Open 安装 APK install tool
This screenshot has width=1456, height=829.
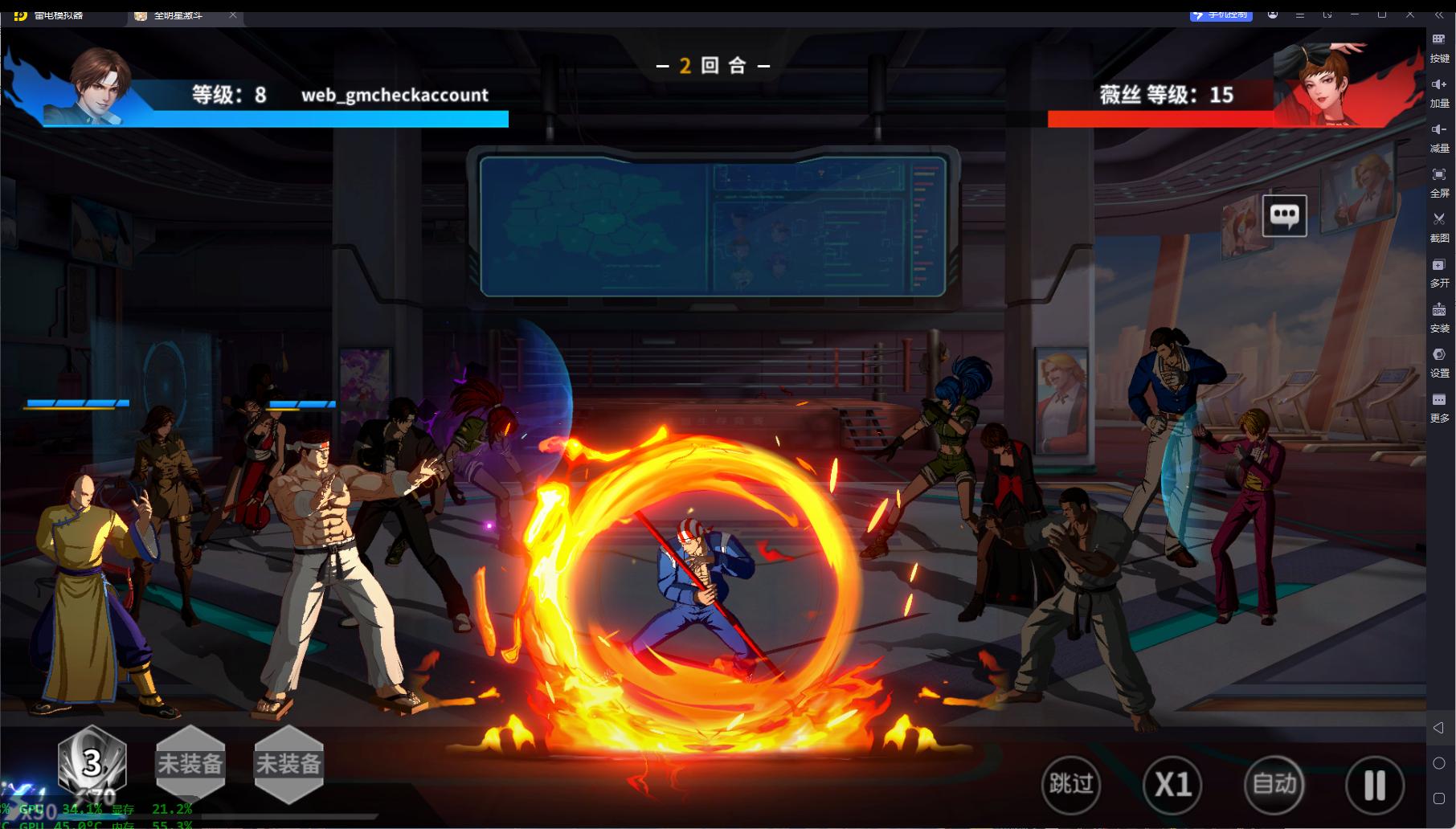click(1439, 316)
